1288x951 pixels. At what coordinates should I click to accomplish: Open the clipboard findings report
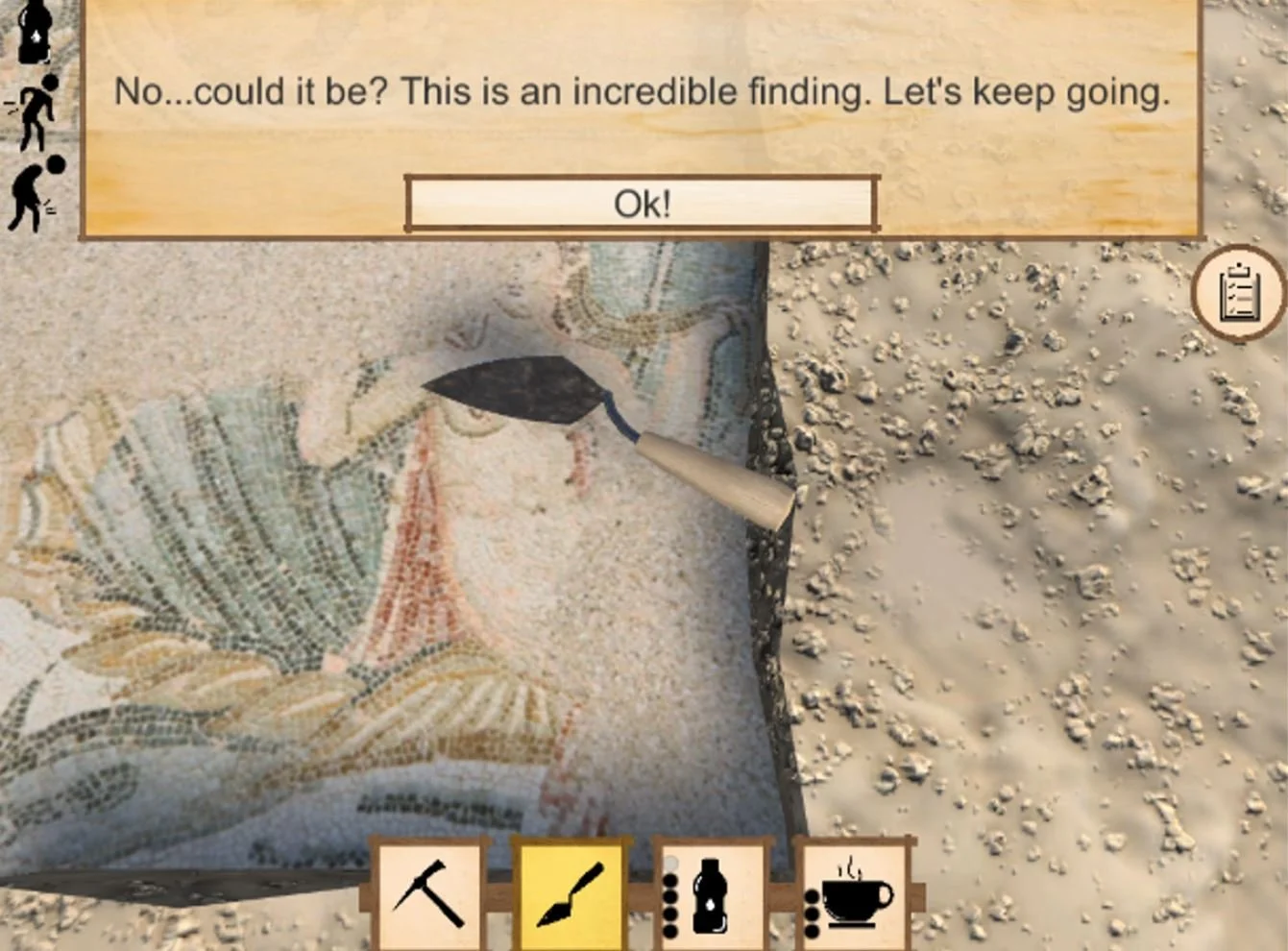[1239, 293]
